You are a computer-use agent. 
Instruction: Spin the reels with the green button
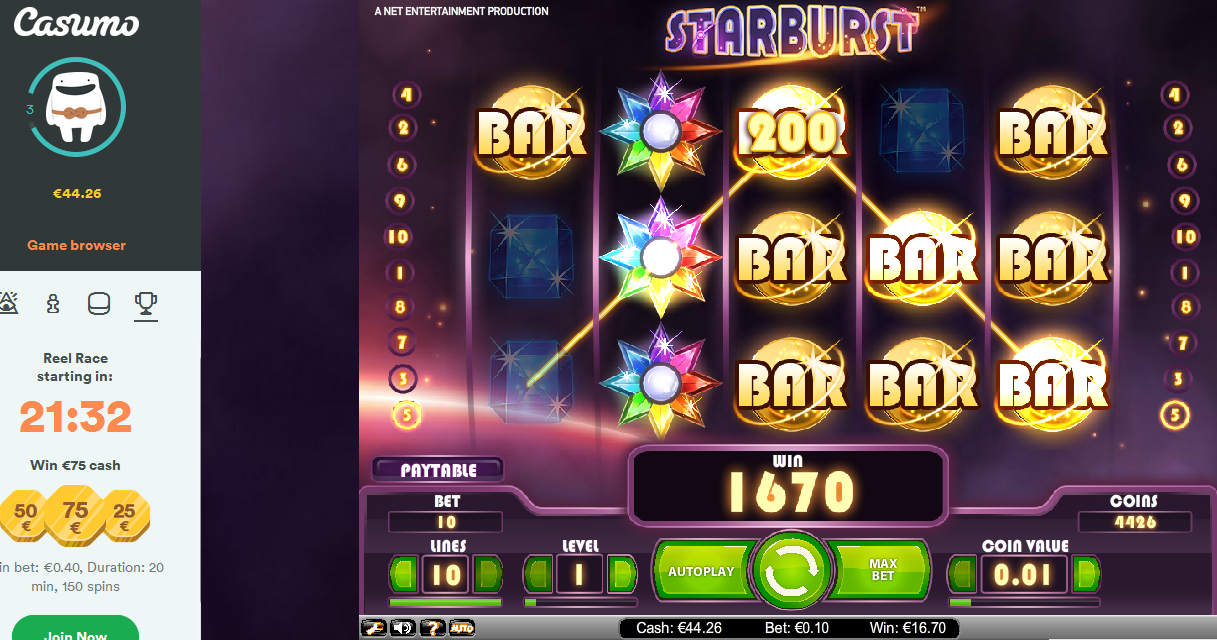792,572
